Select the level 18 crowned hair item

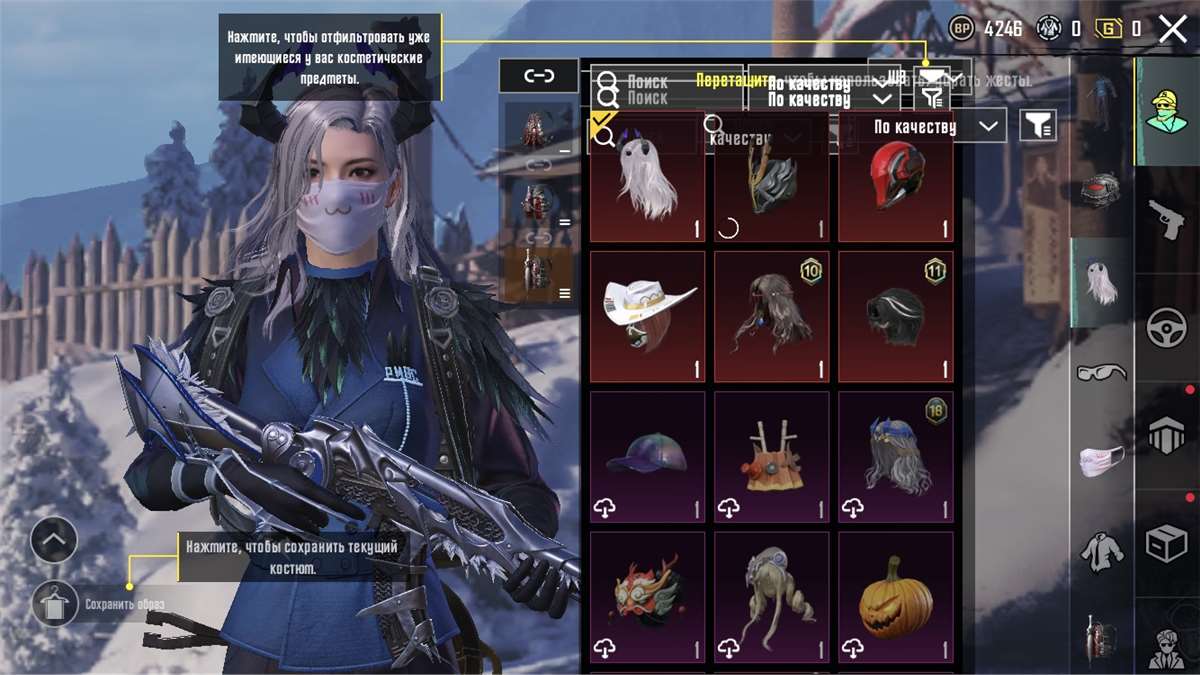click(x=895, y=456)
